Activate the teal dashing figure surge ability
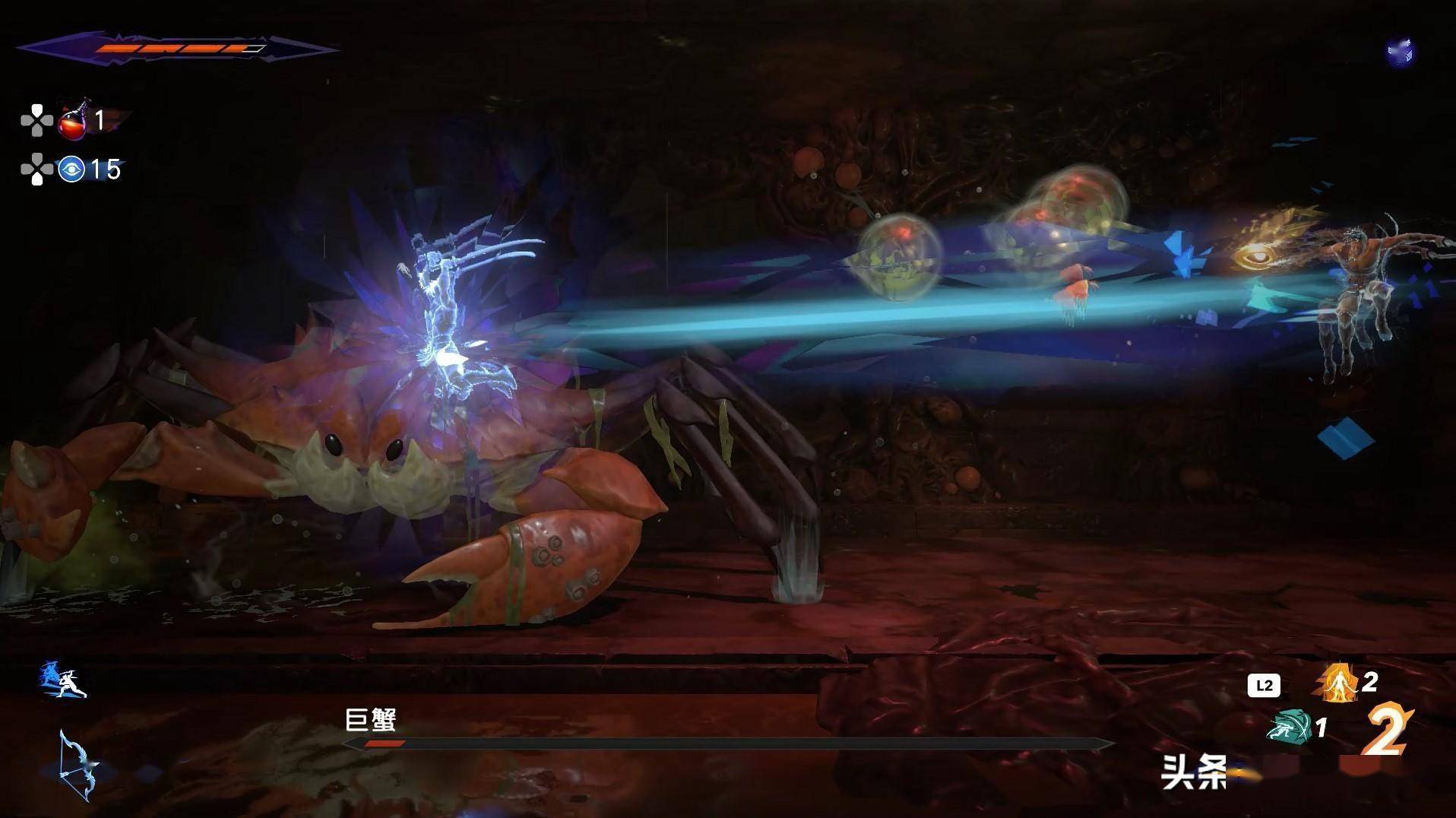 tap(1289, 728)
